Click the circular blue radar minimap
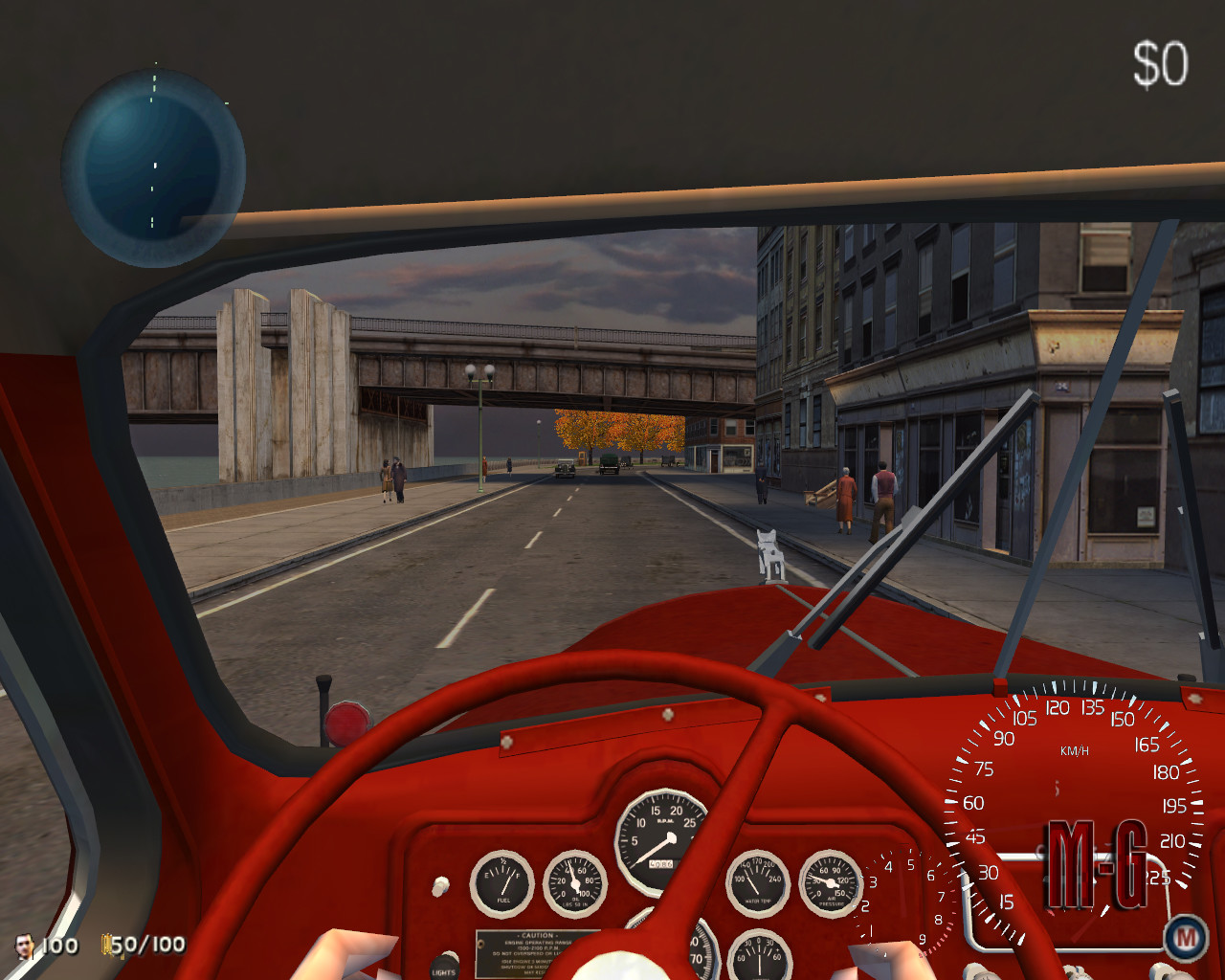The image size is (1225, 980). 153,167
